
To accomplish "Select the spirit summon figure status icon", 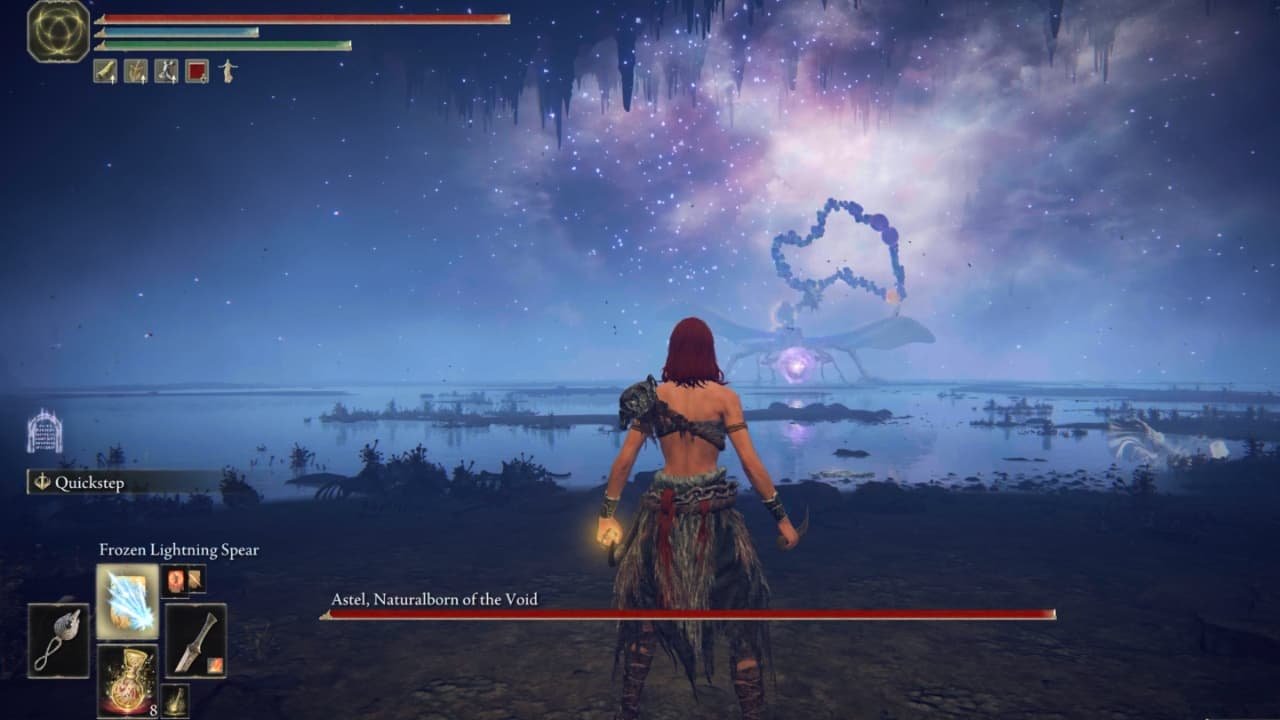I will coord(230,72).
